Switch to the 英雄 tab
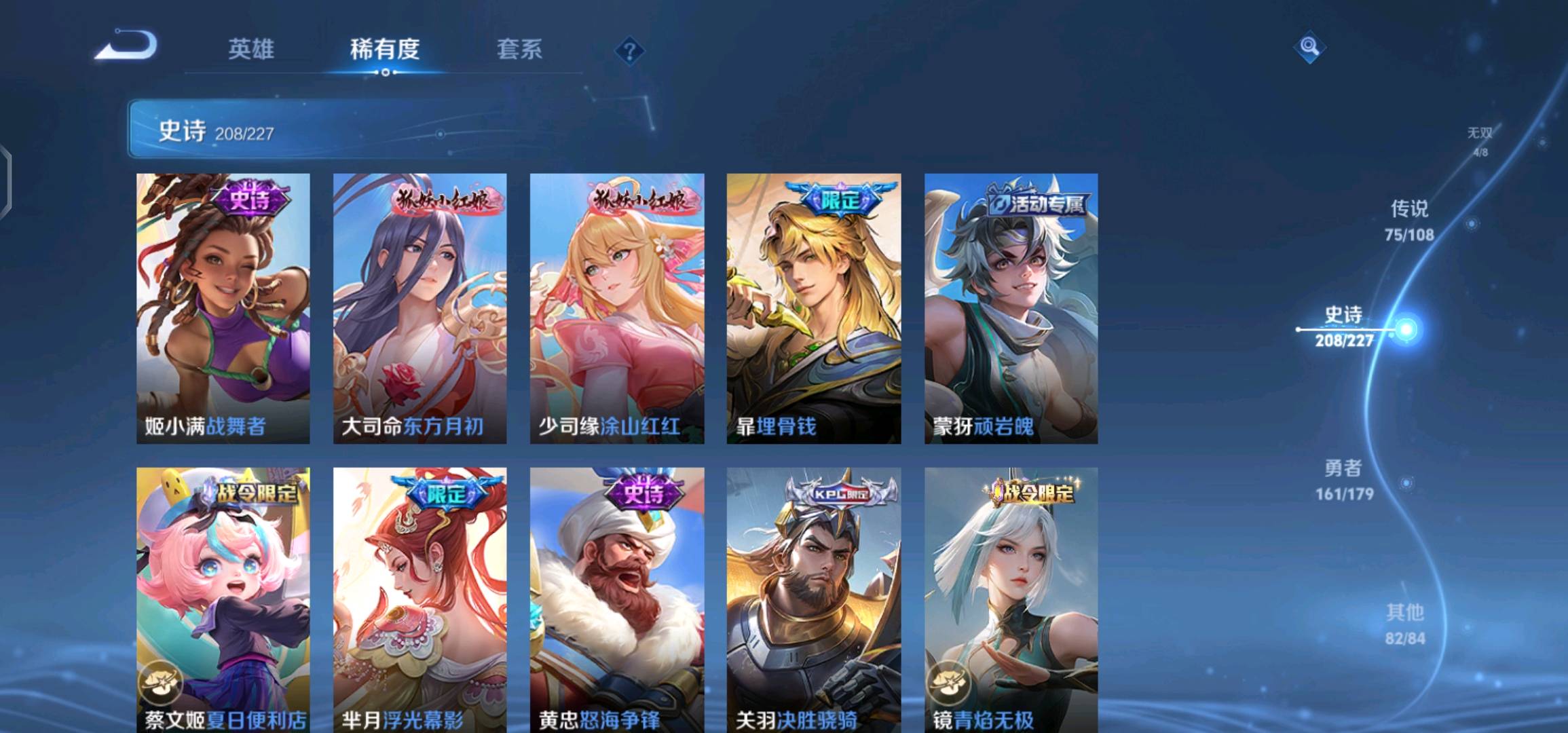 (251, 50)
